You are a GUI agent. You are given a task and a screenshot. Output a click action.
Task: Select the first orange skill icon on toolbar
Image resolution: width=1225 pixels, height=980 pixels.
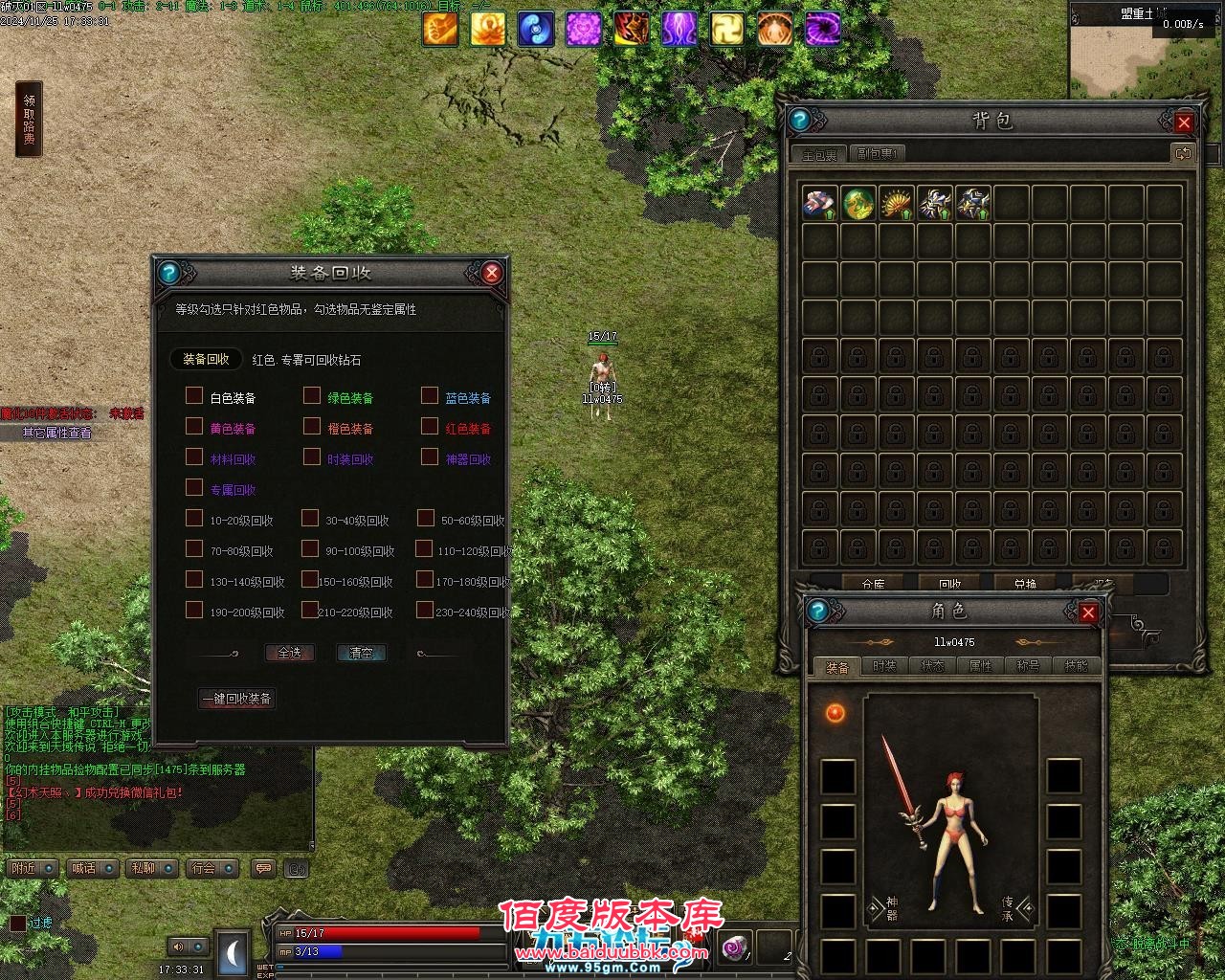pos(440,28)
